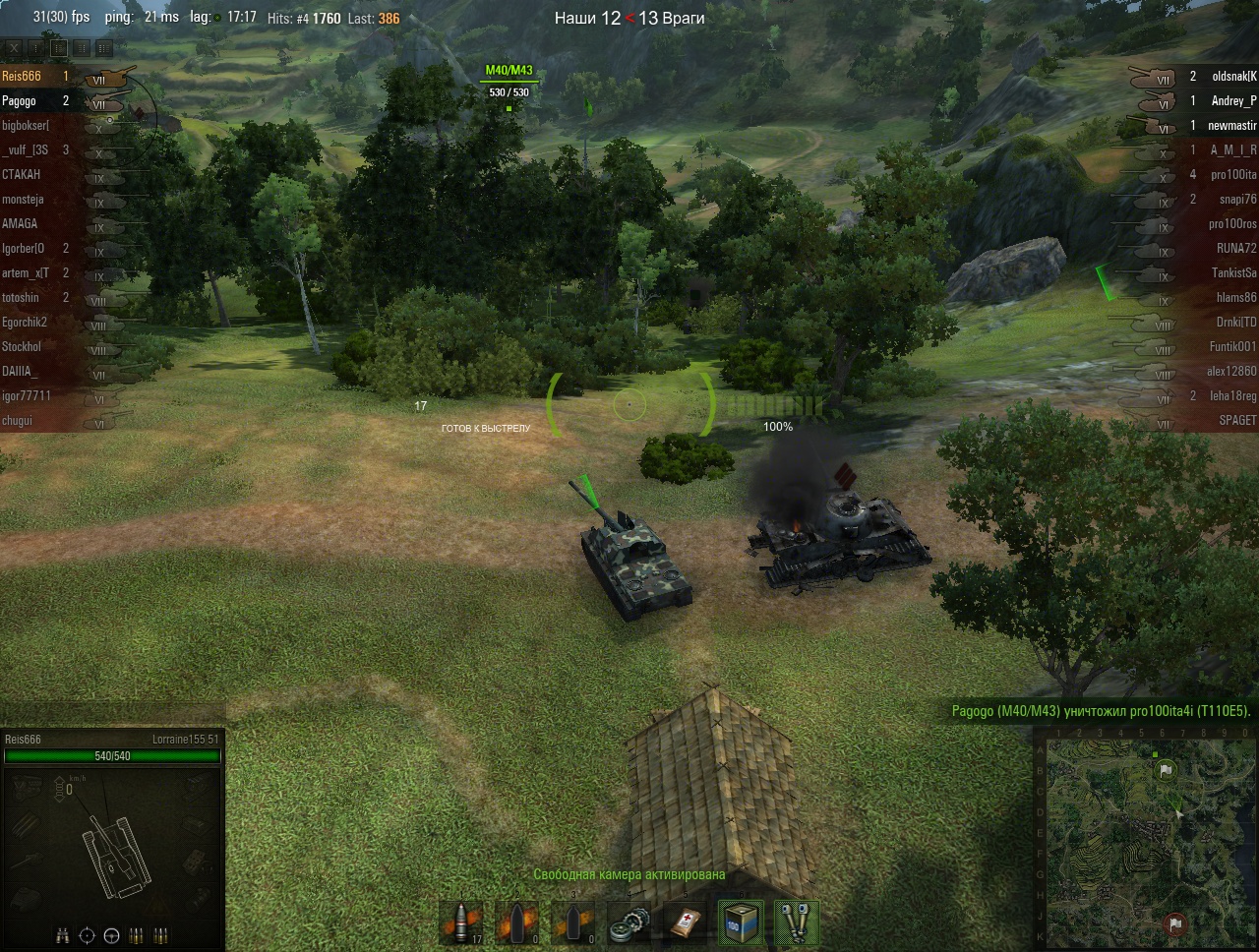1259x952 pixels.
Task: Use the repair kit consumable with gears
Action: pyautogui.click(x=629, y=924)
